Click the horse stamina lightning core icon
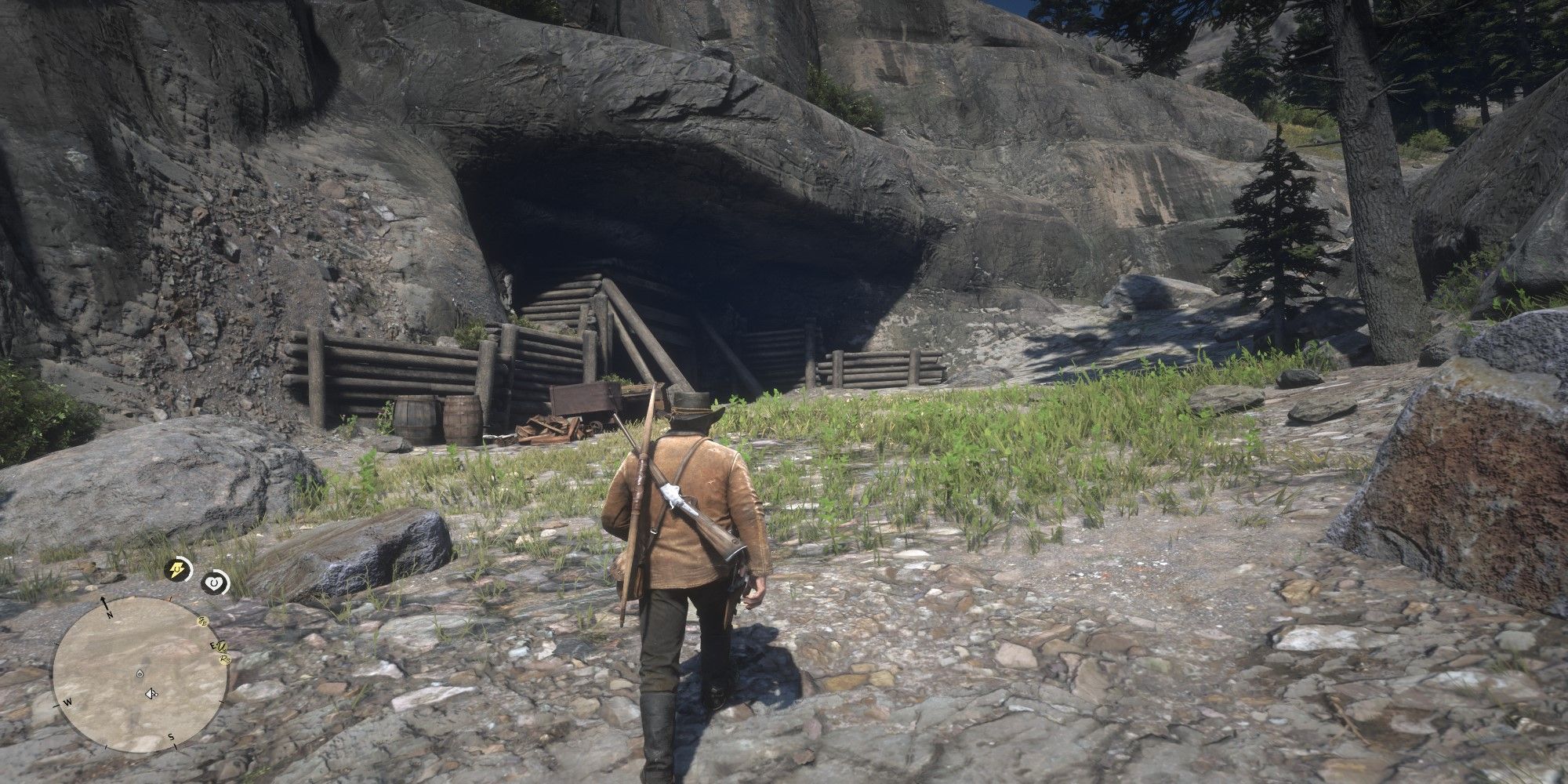The image size is (1568, 784). [x=176, y=571]
